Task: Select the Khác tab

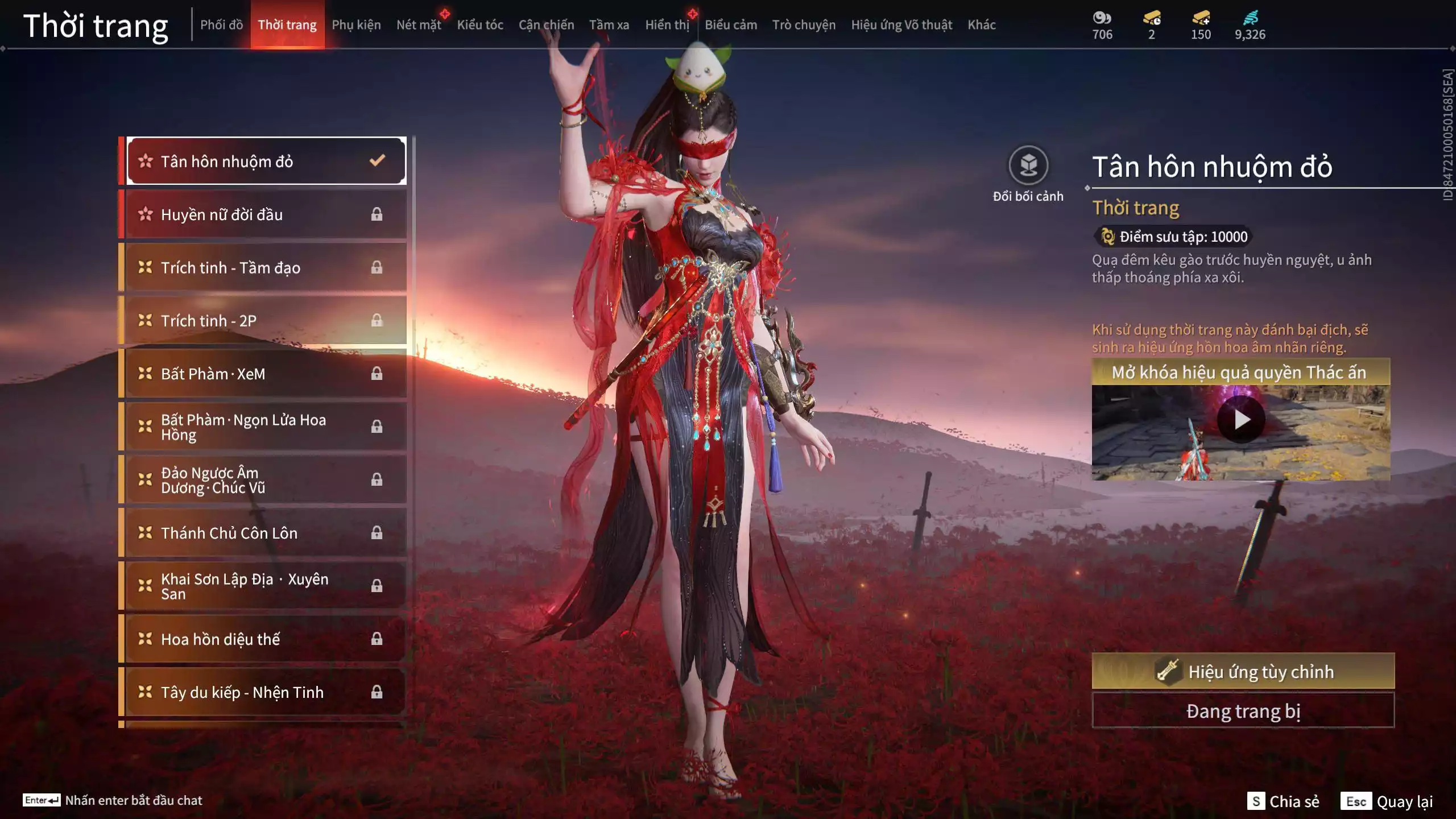Action: (982, 25)
